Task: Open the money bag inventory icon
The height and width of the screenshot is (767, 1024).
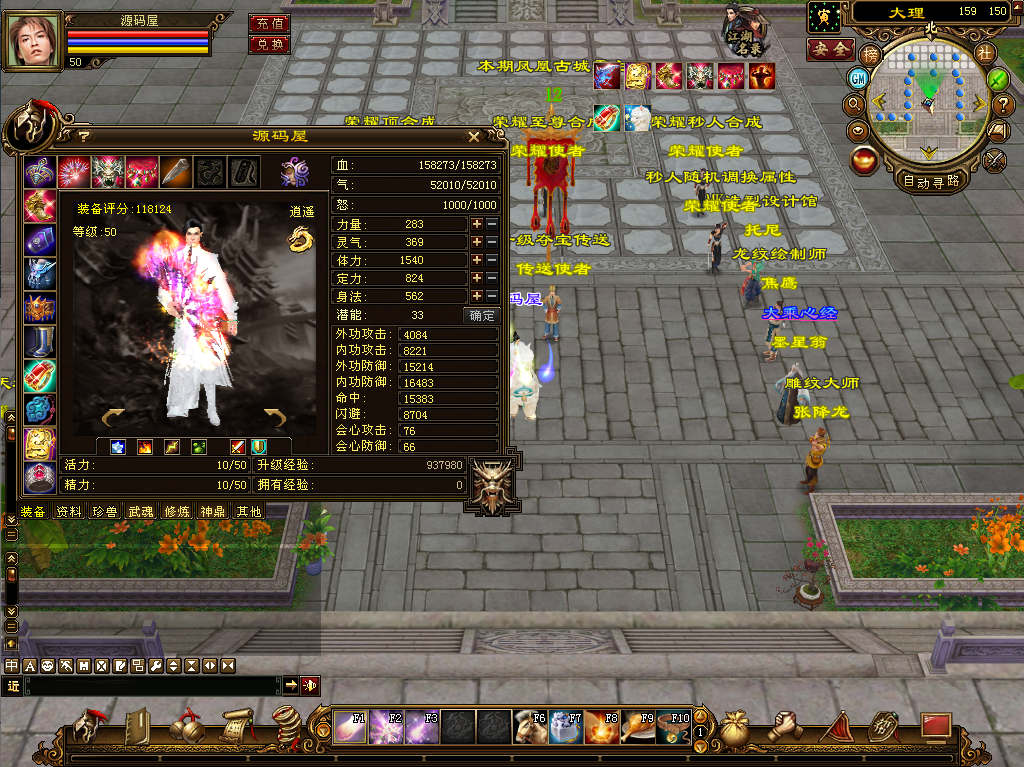Action: tap(733, 727)
